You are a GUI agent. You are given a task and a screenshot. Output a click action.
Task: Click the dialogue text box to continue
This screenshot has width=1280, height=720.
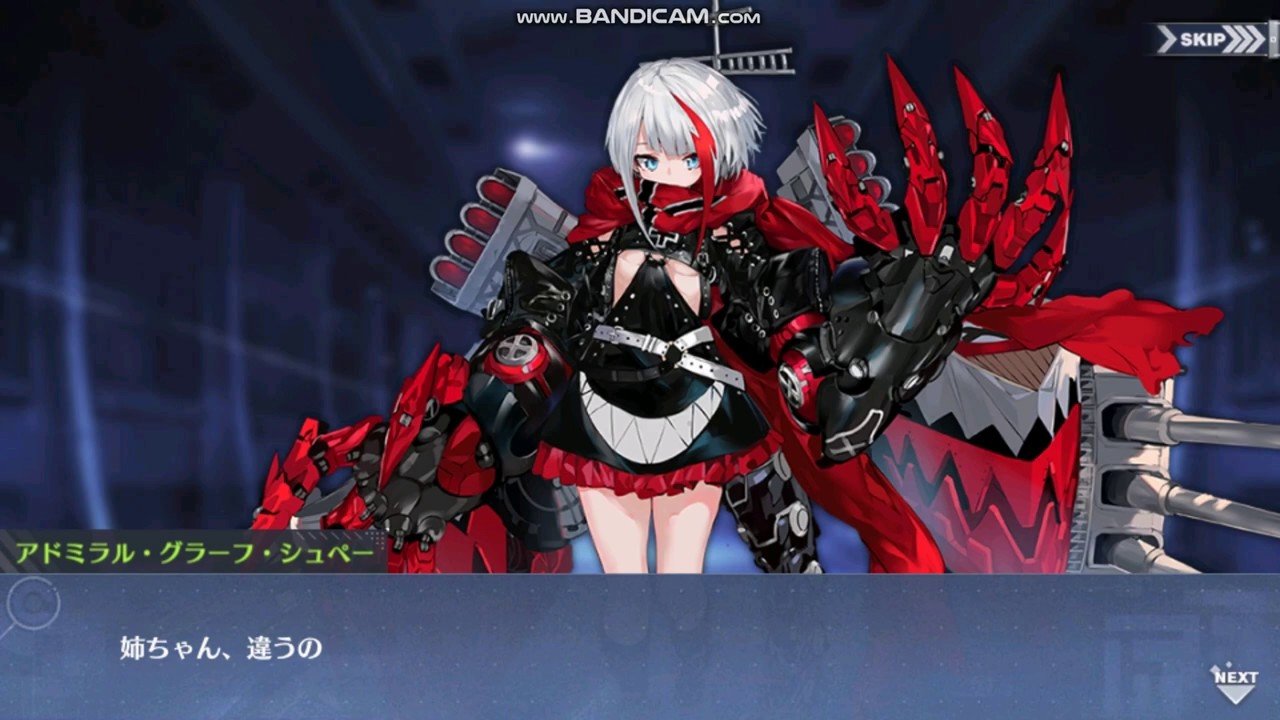[640, 647]
